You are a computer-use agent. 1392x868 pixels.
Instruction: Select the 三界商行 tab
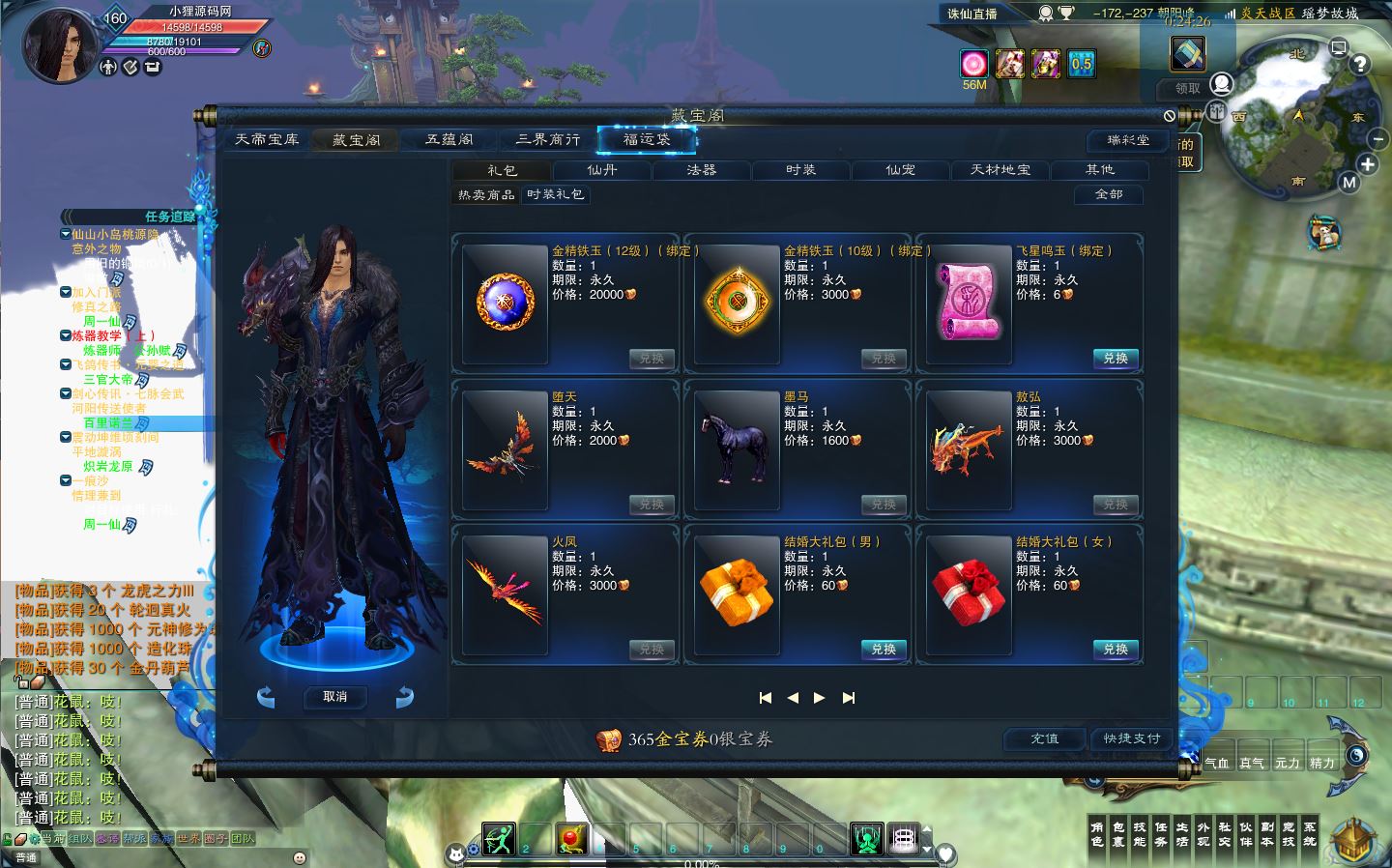click(548, 140)
